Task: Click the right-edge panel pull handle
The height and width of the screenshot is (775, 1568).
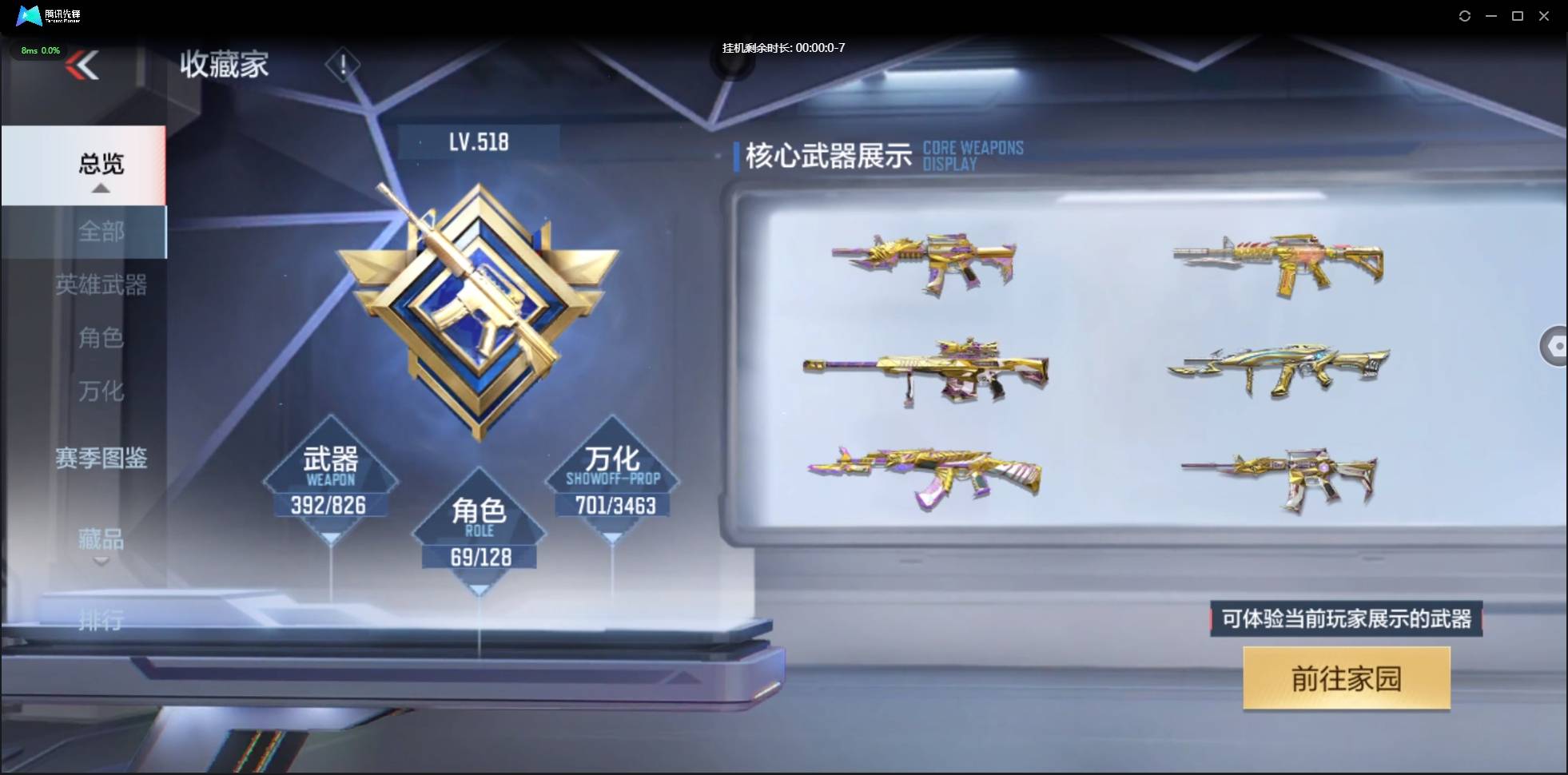Action: [x=1556, y=346]
